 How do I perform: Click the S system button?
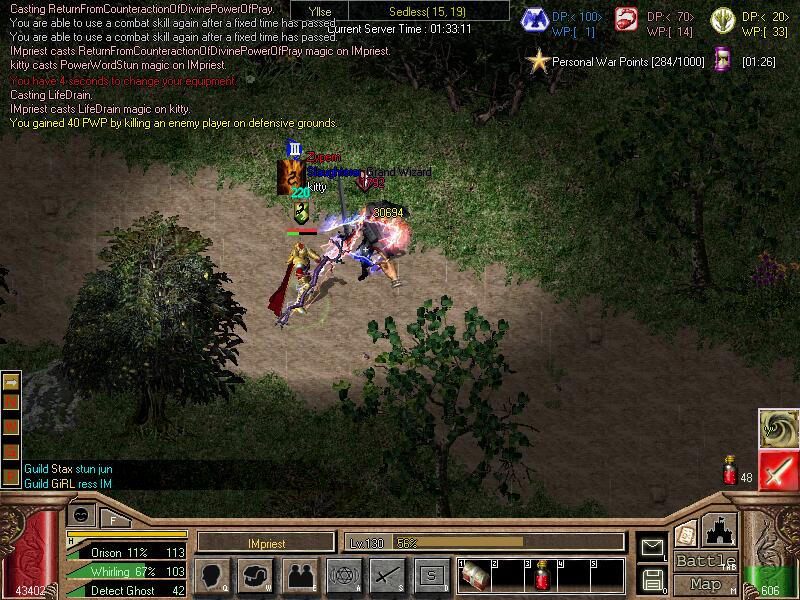(431, 576)
